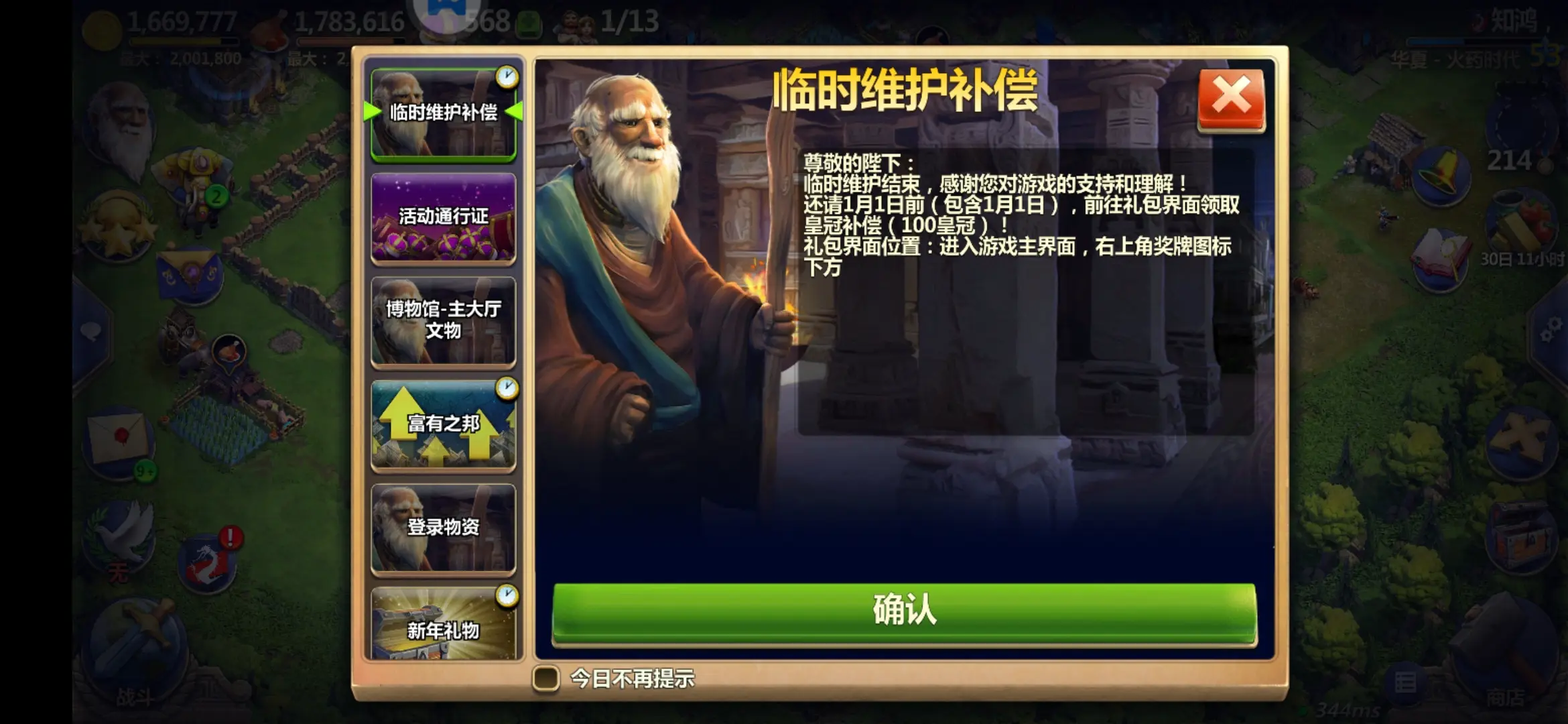
Task: Switch to the 博物馆-主大厅文物 panel
Action: (443, 320)
